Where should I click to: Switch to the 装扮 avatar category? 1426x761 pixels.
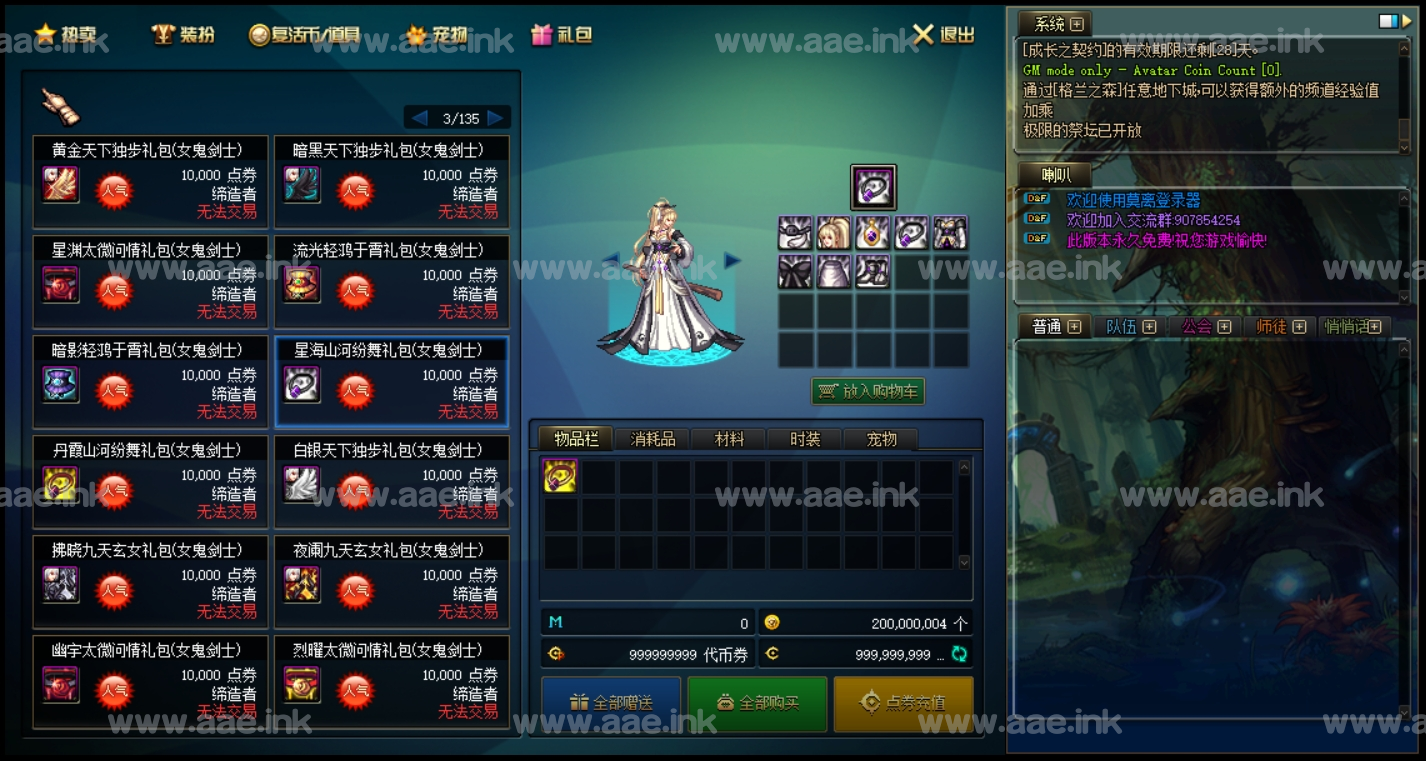pos(184,34)
